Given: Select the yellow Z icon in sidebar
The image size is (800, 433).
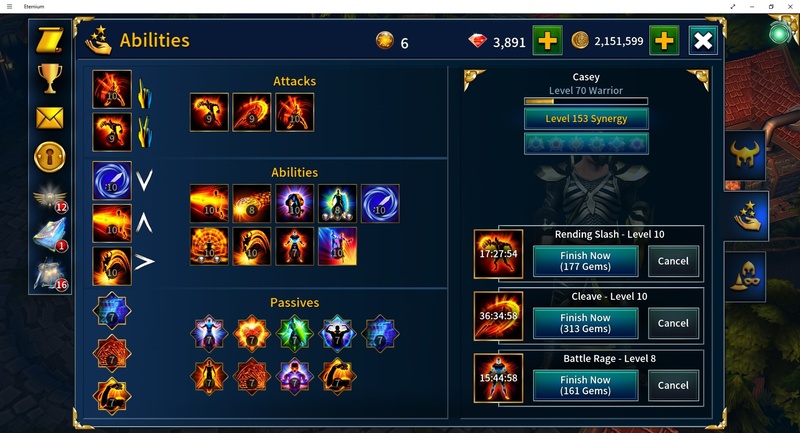Looking at the screenshot, I should click(x=50, y=40).
